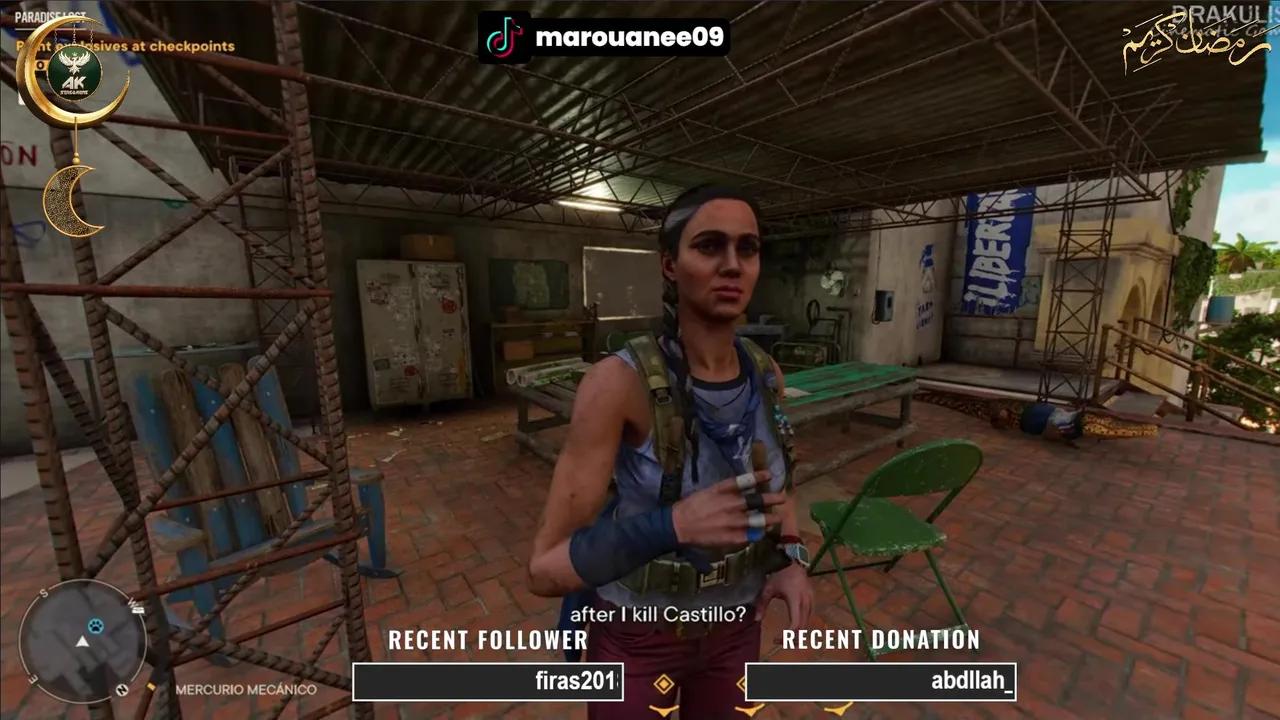Click the Plant explosives at checkpoints objective
This screenshot has width=1280, height=720.
[125, 45]
